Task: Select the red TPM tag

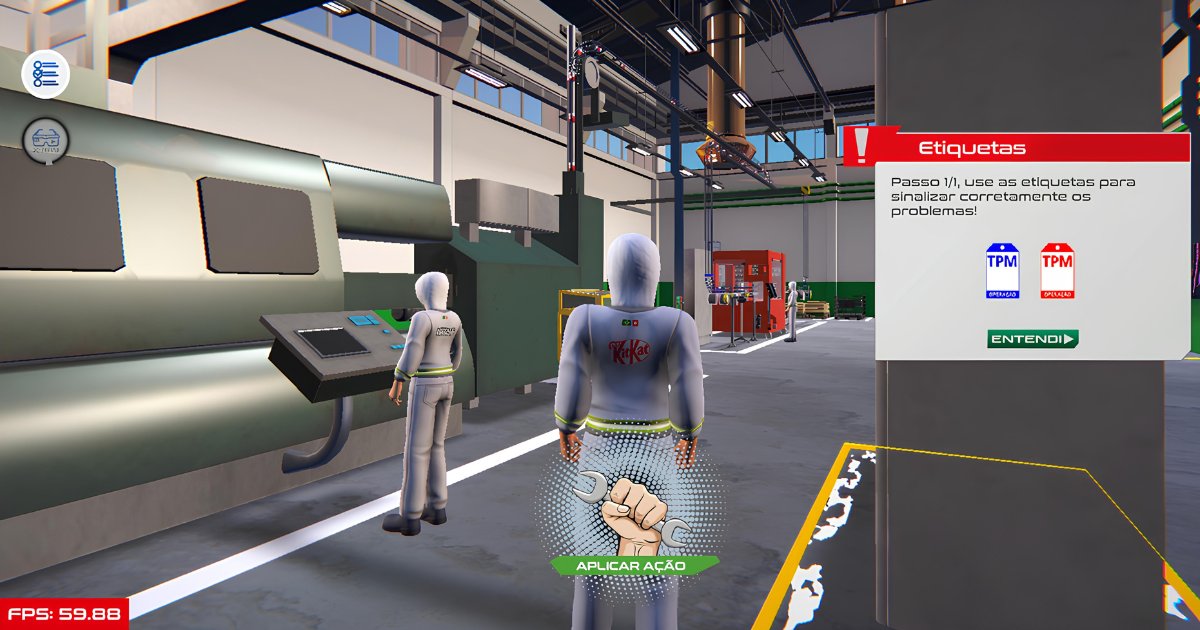Action: (1057, 270)
